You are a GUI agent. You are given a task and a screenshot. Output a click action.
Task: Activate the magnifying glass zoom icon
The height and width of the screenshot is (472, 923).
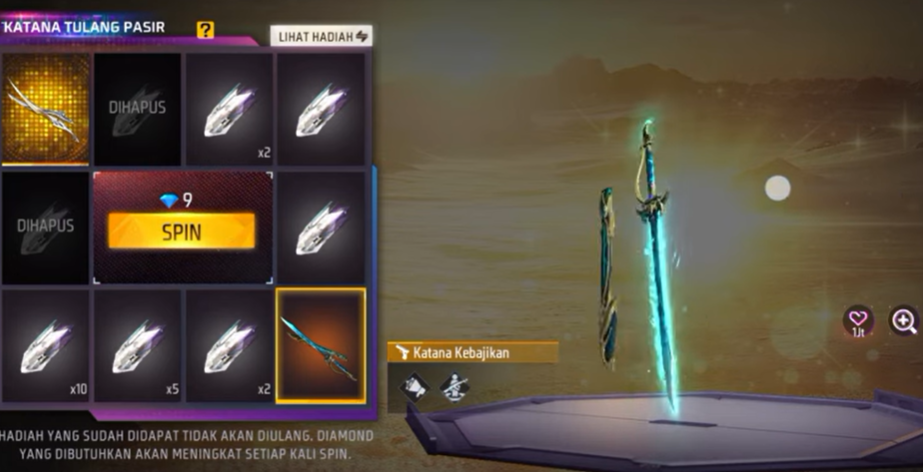coord(903,320)
